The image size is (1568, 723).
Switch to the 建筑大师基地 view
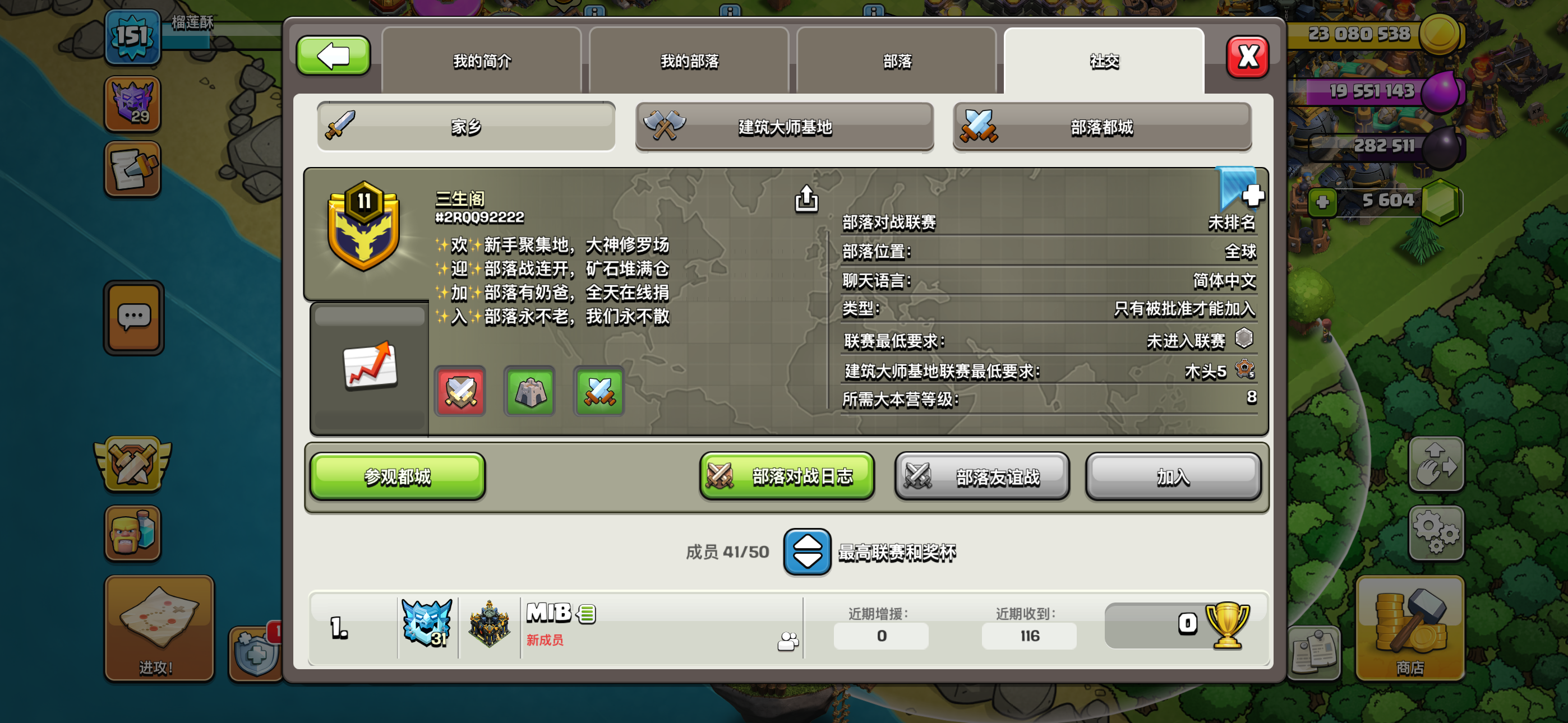pyautogui.click(x=785, y=127)
